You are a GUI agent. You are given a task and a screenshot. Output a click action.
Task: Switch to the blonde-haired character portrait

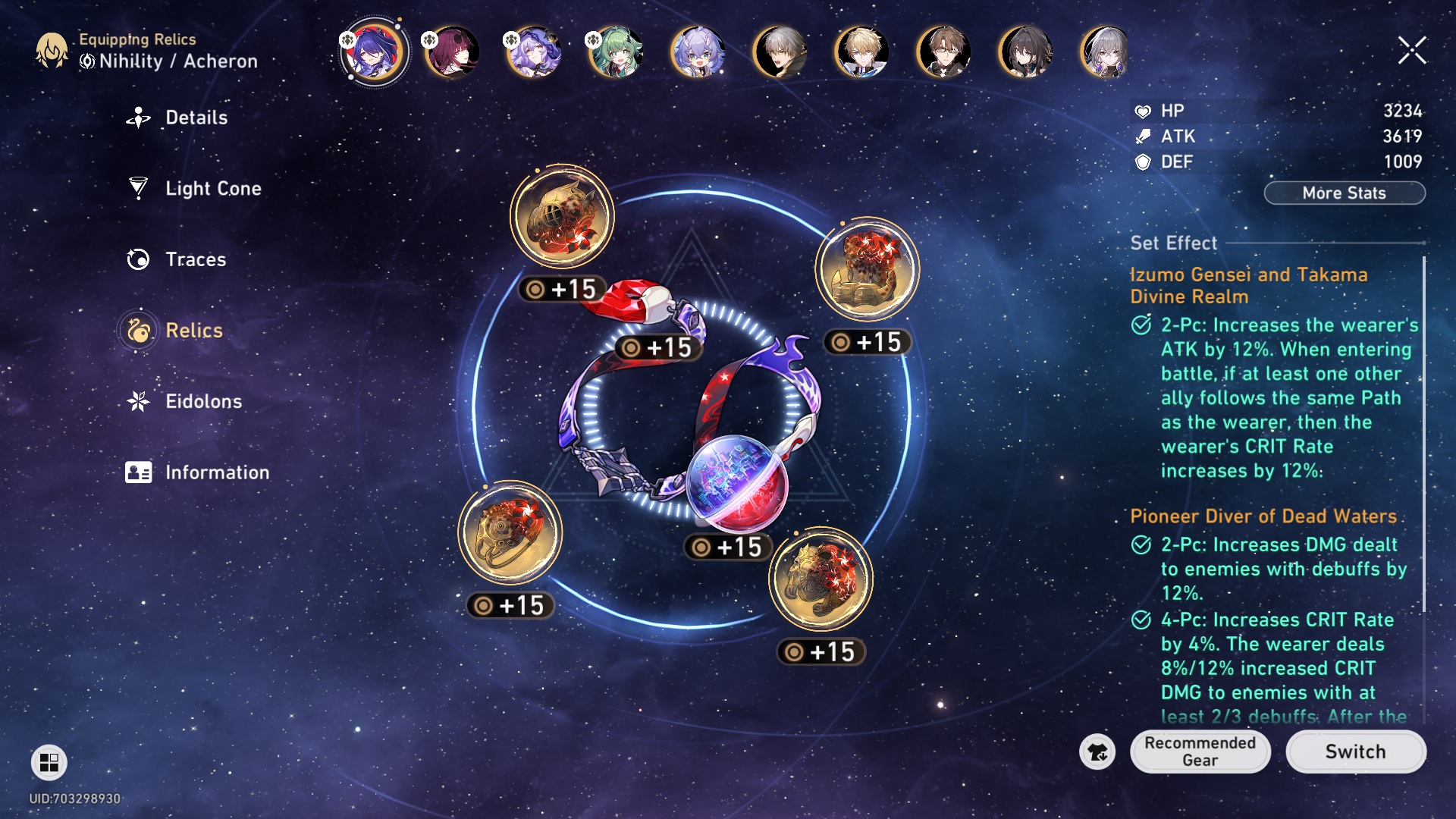861,52
